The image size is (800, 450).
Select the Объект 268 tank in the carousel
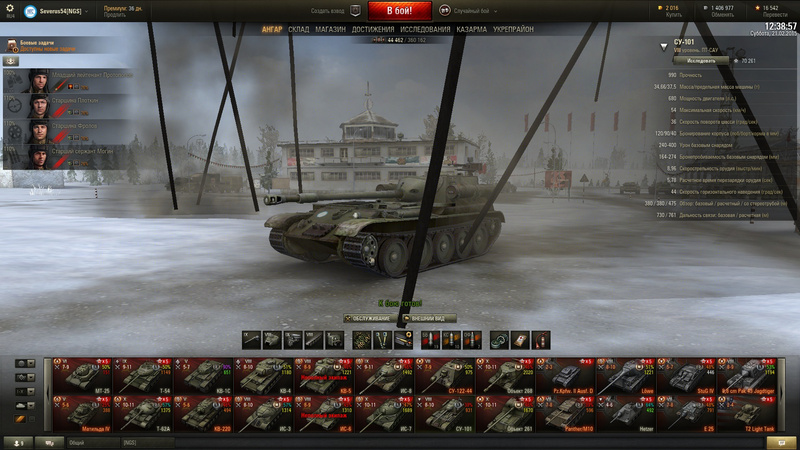[x=514, y=376]
